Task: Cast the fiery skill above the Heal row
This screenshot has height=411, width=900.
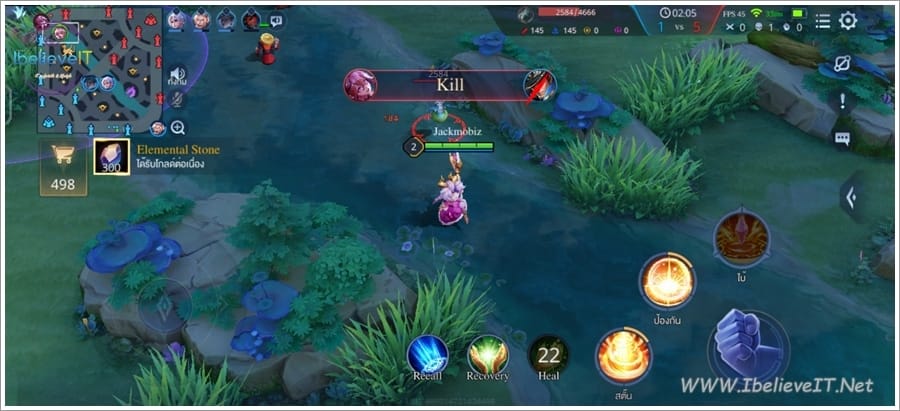Action: click(x=624, y=356)
